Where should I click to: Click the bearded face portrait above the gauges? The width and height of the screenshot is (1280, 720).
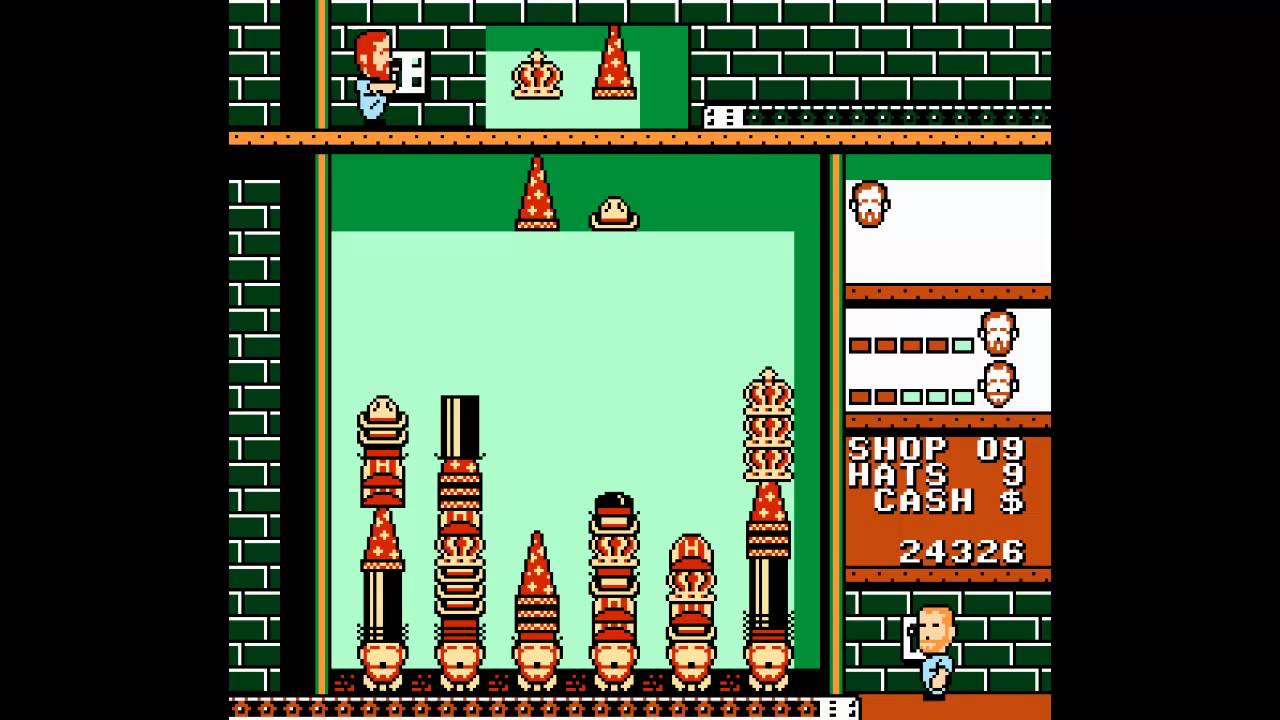pyautogui.click(x=870, y=204)
